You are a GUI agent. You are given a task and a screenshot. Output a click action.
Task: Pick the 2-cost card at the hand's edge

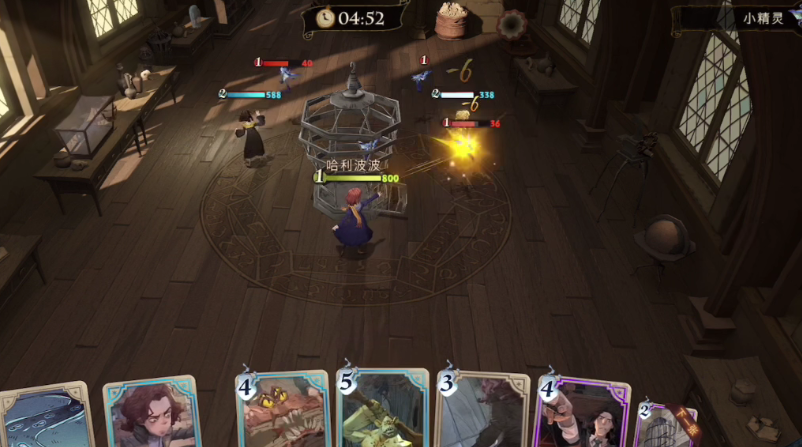(x=667, y=425)
